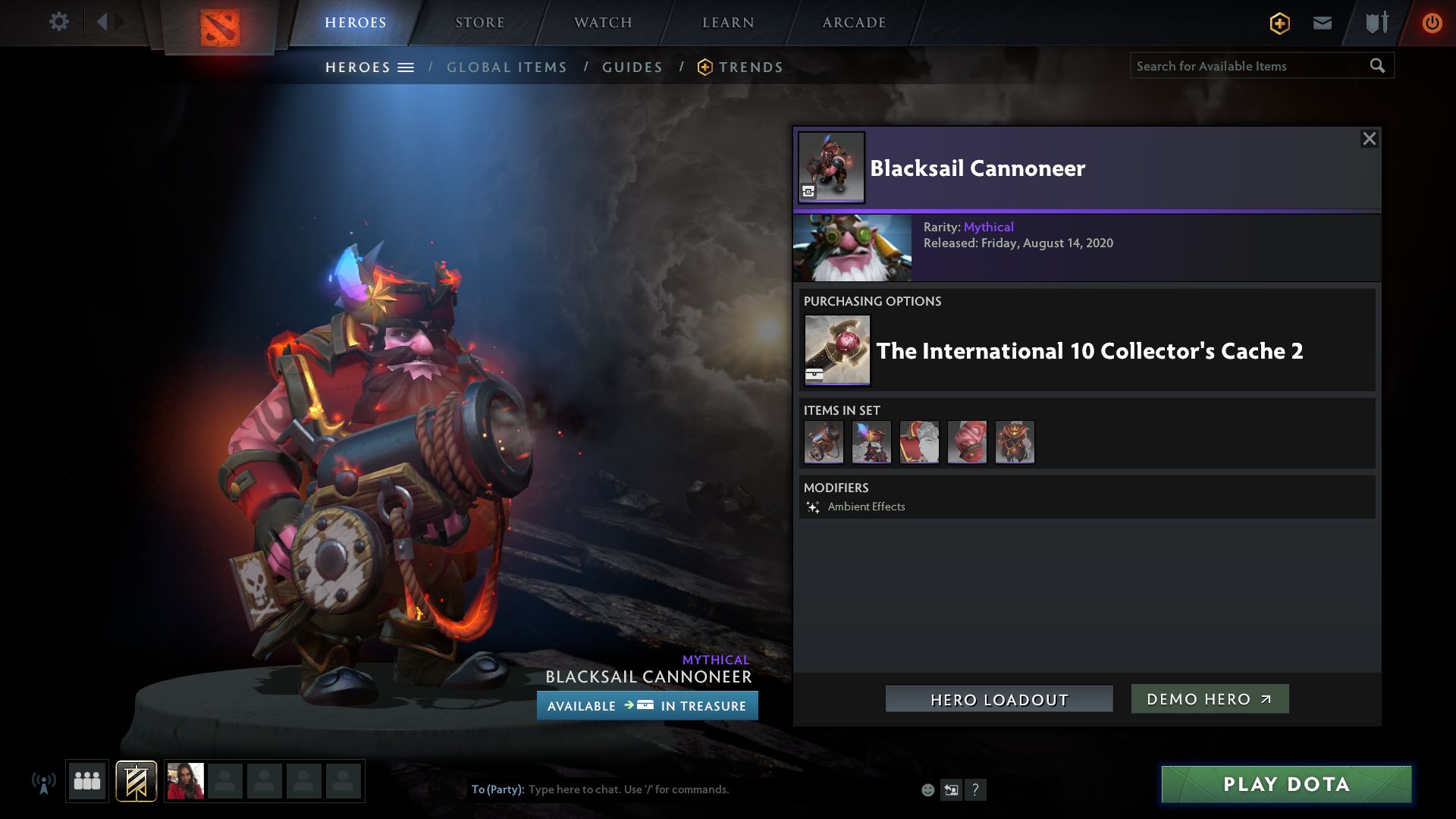Open the Global Items section
Viewport: 1456px width, 819px height.
point(507,67)
